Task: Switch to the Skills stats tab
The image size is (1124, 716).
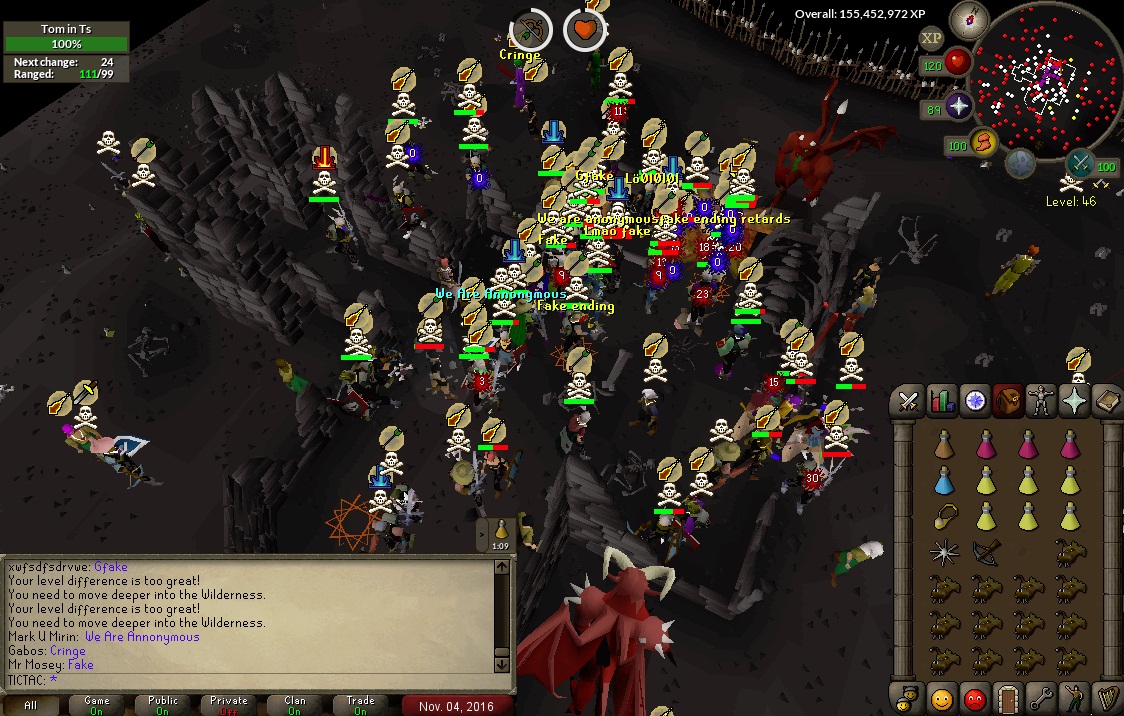Action: [941, 402]
